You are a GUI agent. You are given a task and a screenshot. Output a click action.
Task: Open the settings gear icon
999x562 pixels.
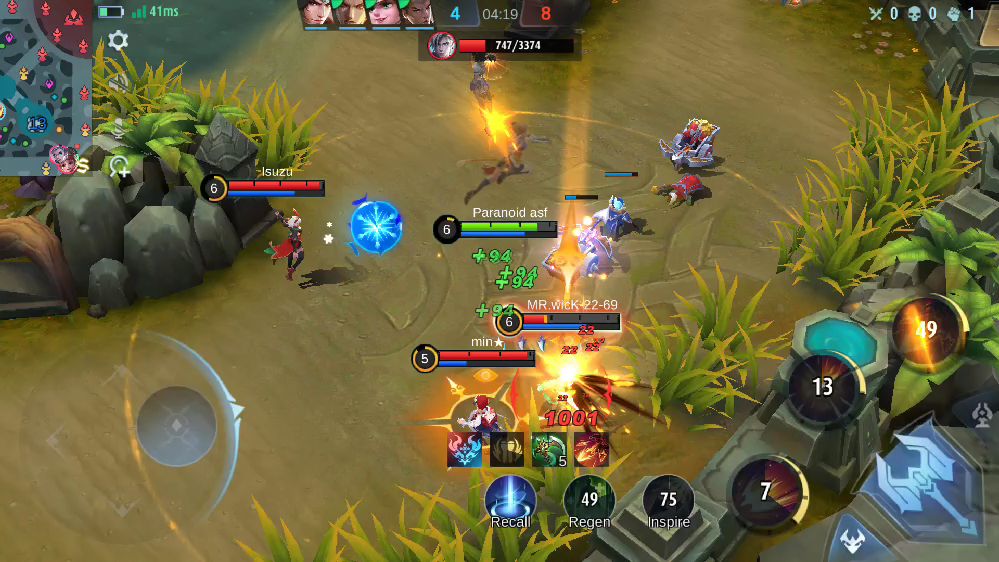118,41
